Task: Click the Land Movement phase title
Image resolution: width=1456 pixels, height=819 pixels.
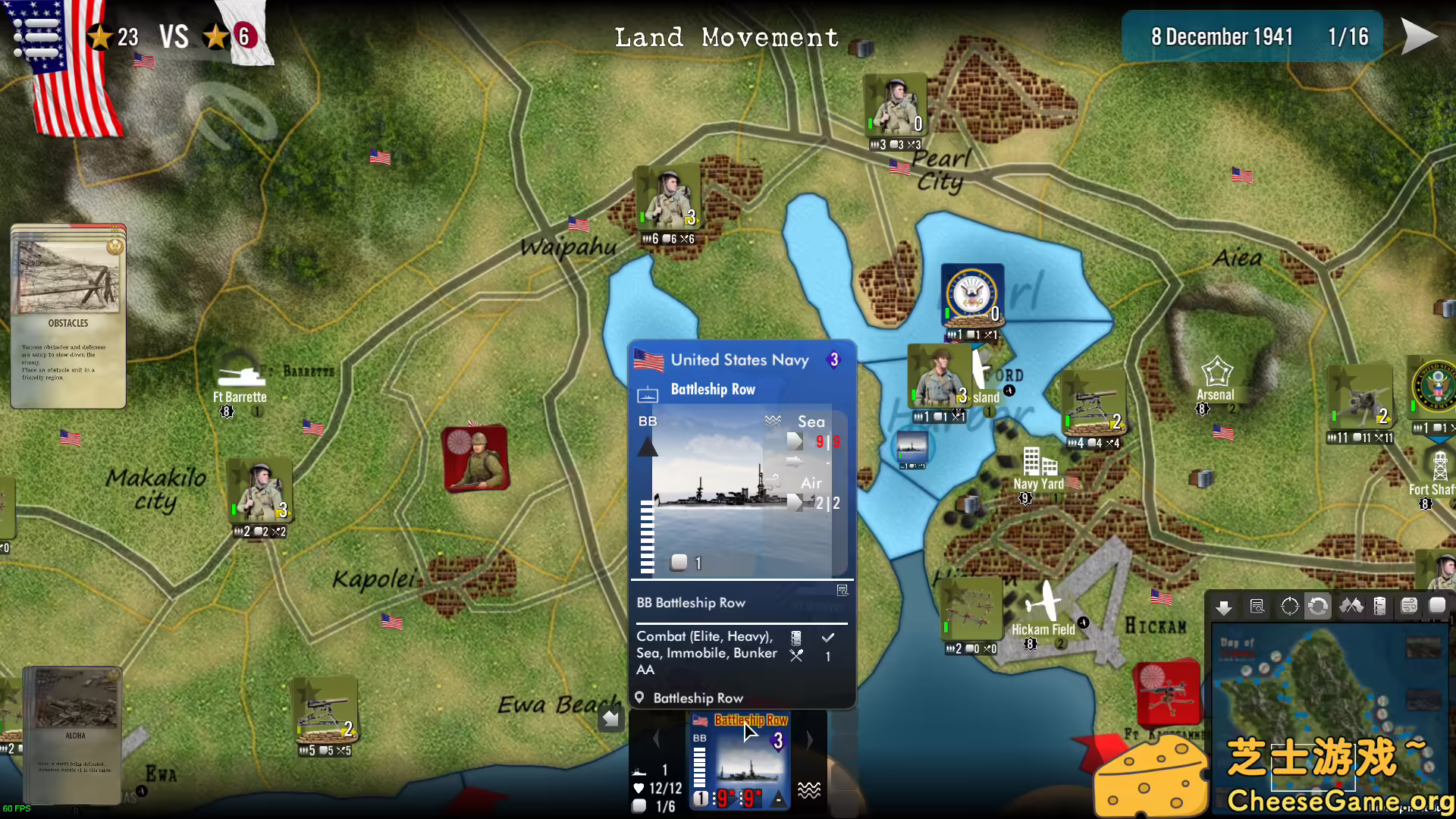Action: [x=726, y=37]
